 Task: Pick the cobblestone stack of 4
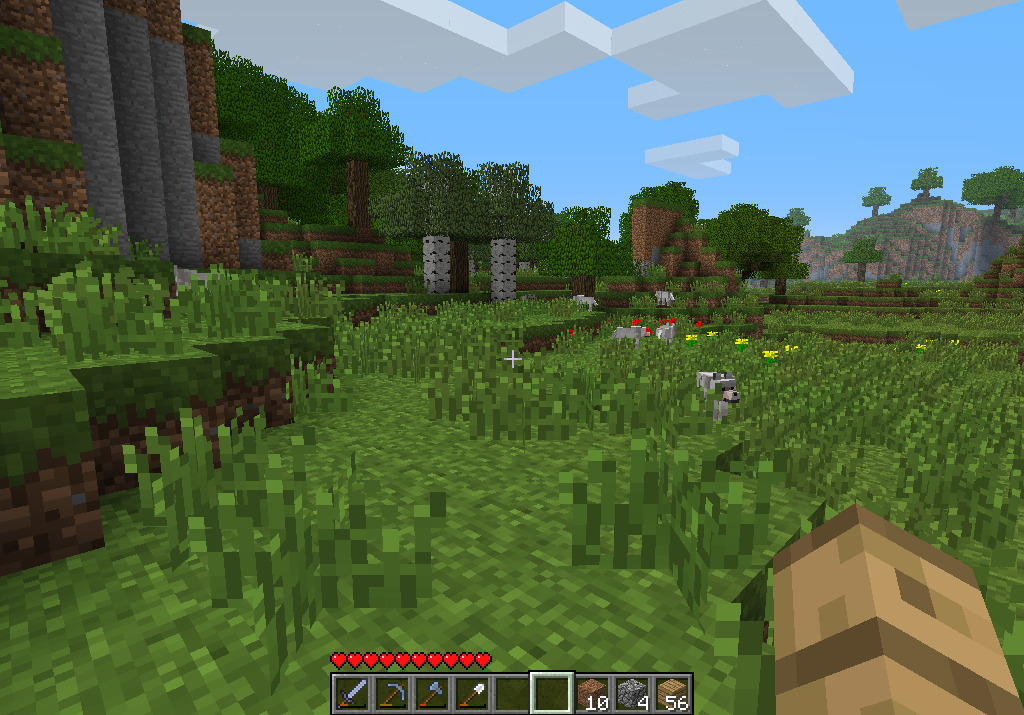coord(632,692)
